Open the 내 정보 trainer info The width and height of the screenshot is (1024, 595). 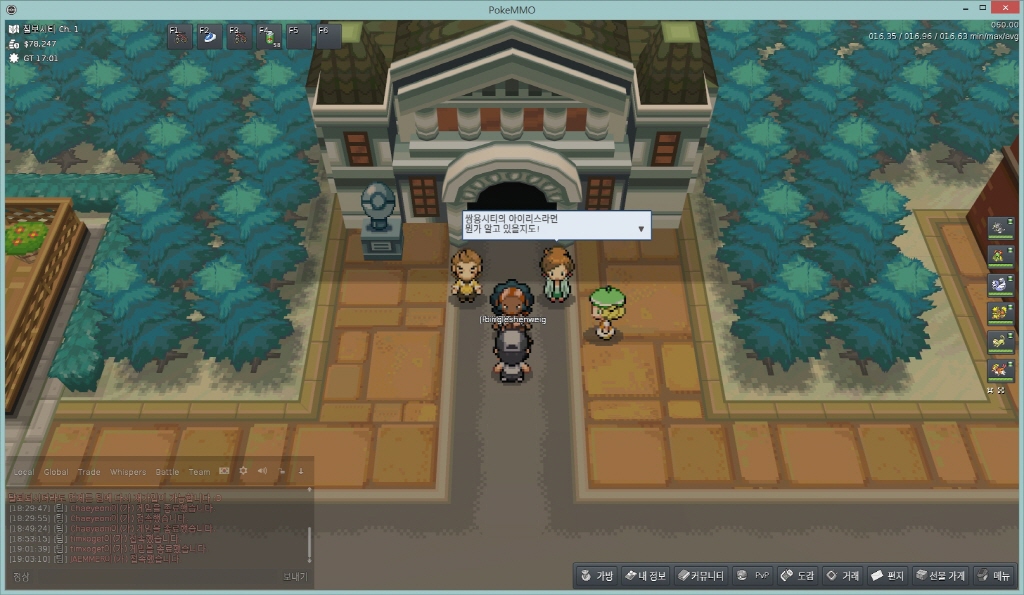point(645,576)
